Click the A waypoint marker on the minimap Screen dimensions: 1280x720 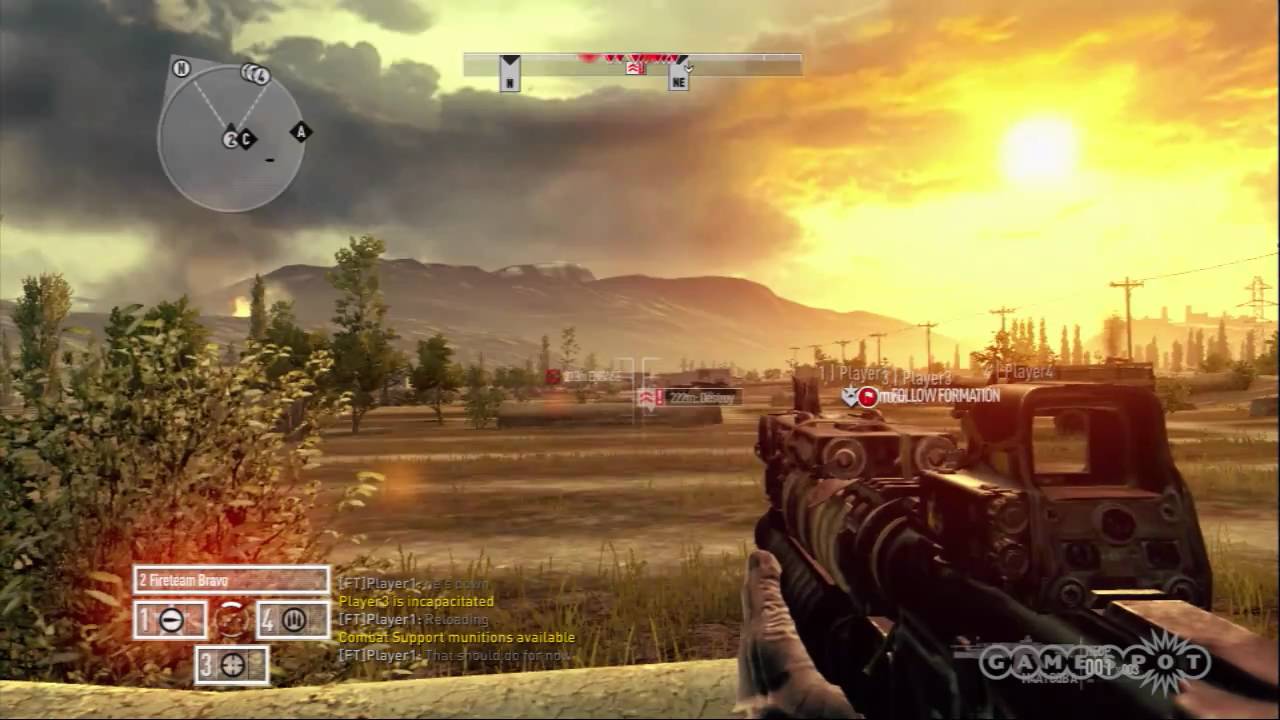pyautogui.click(x=299, y=131)
